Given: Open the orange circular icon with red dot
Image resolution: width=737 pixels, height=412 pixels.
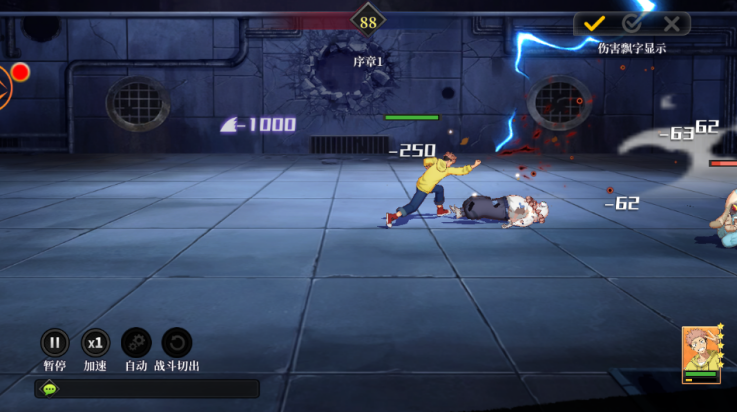Looking at the screenshot, I should 5,86.
